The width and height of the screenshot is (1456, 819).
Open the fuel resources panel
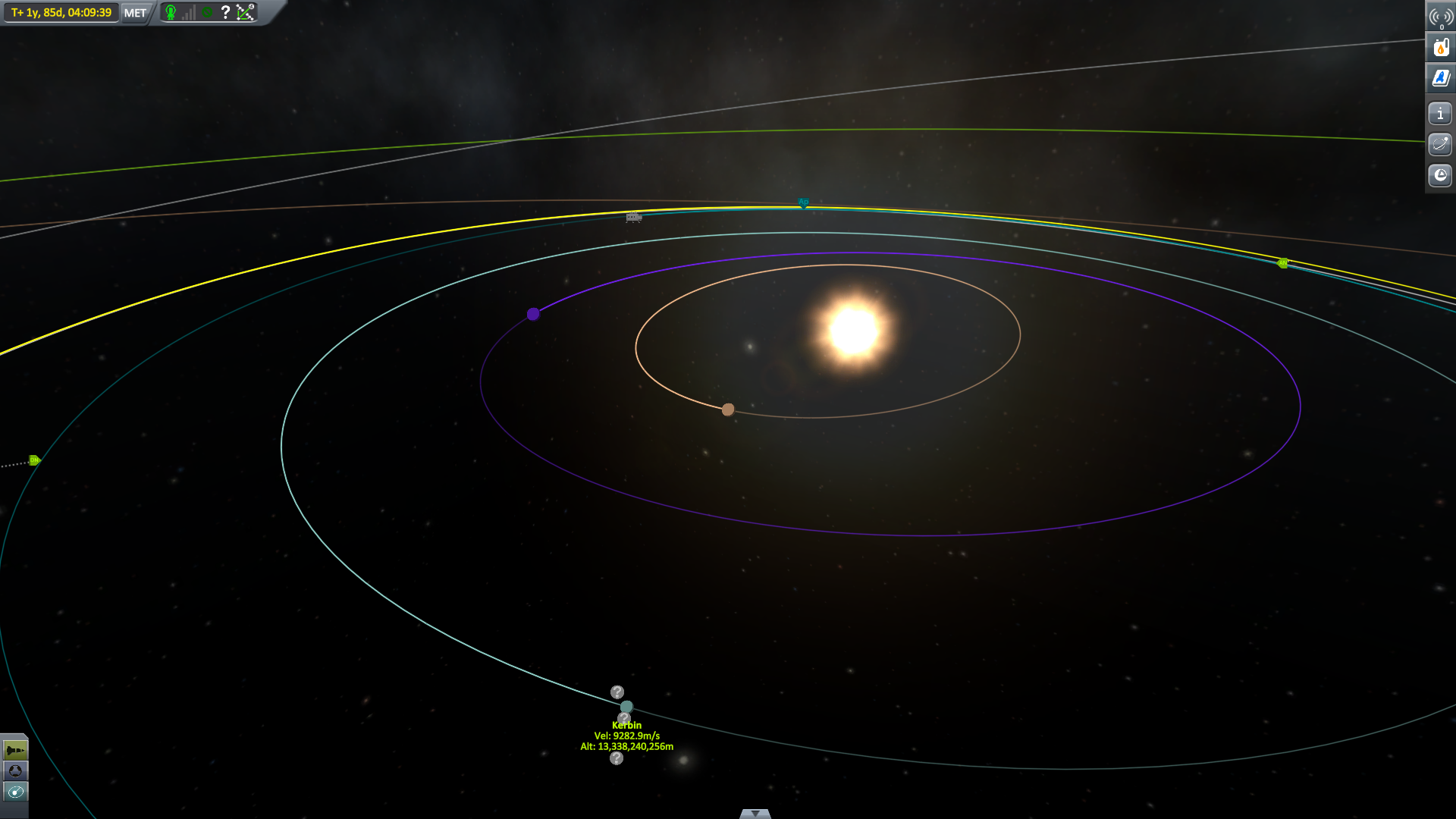[x=1440, y=48]
